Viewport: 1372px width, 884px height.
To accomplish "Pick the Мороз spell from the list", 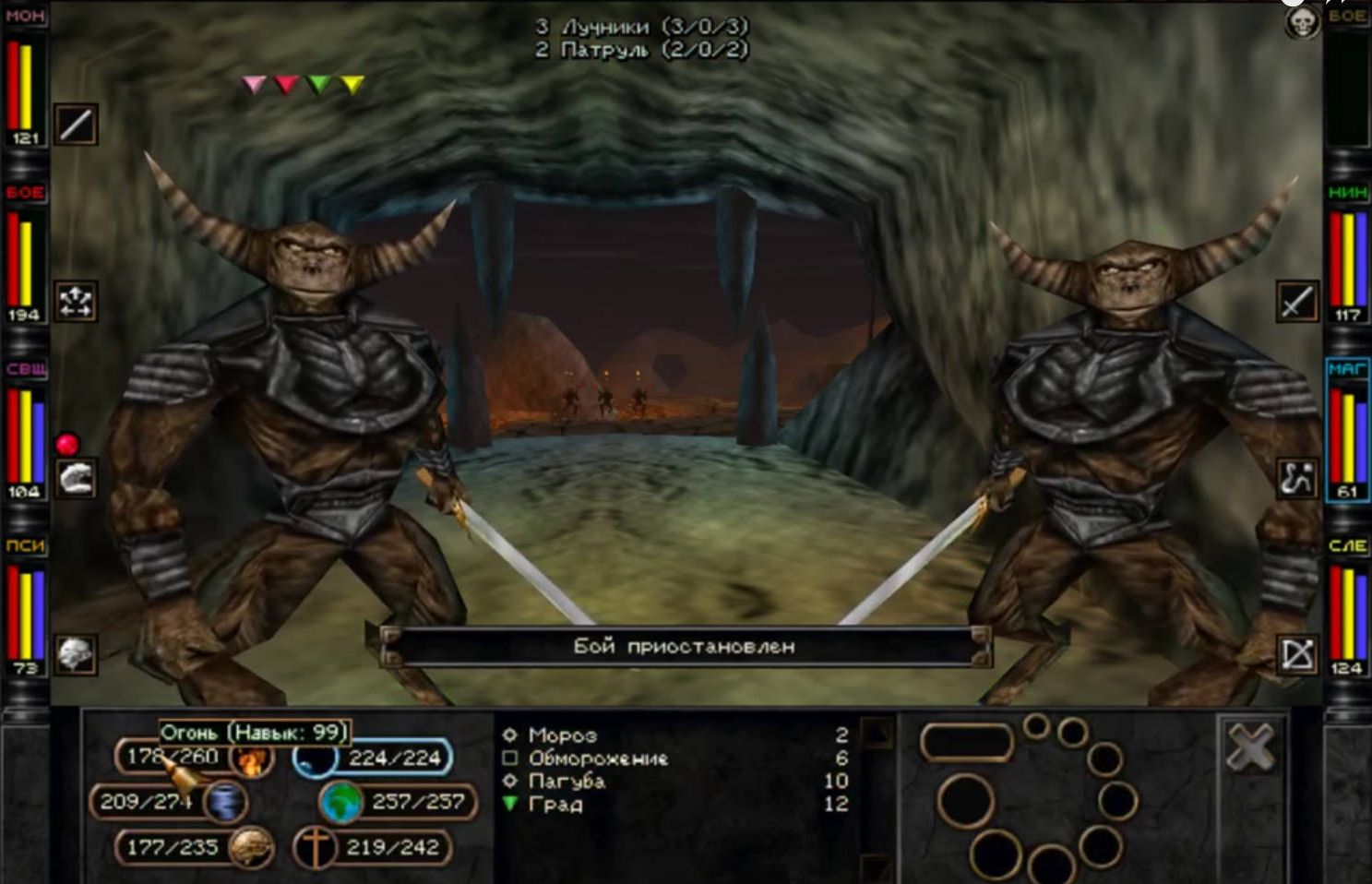I will 562,735.
